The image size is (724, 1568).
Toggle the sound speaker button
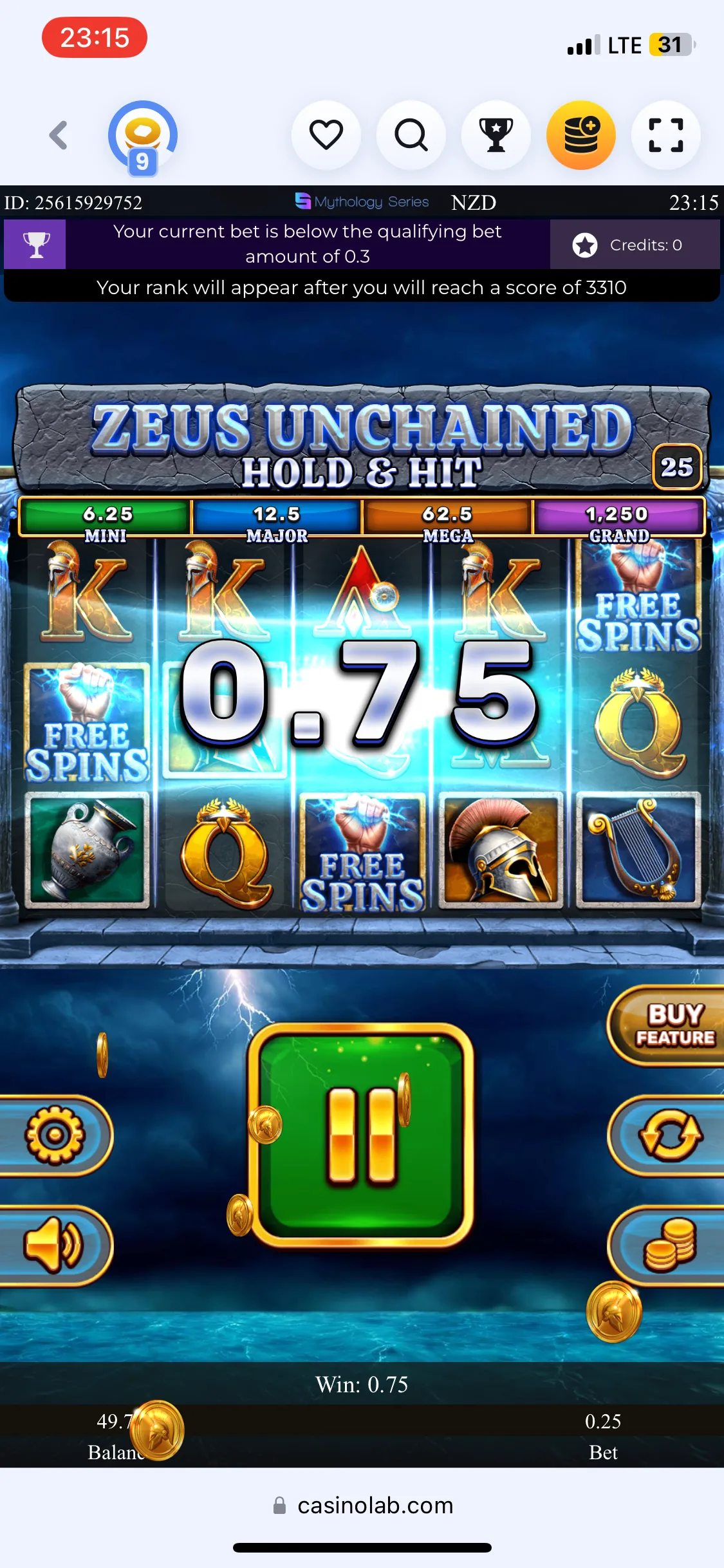pos(55,1246)
